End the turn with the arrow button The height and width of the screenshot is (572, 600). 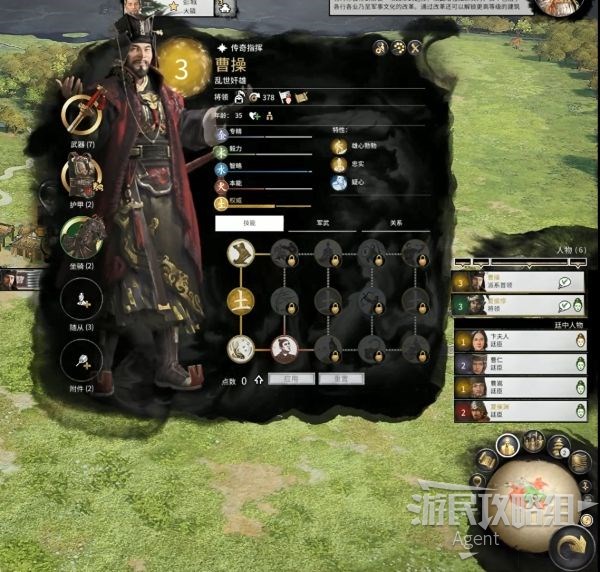click(x=575, y=546)
